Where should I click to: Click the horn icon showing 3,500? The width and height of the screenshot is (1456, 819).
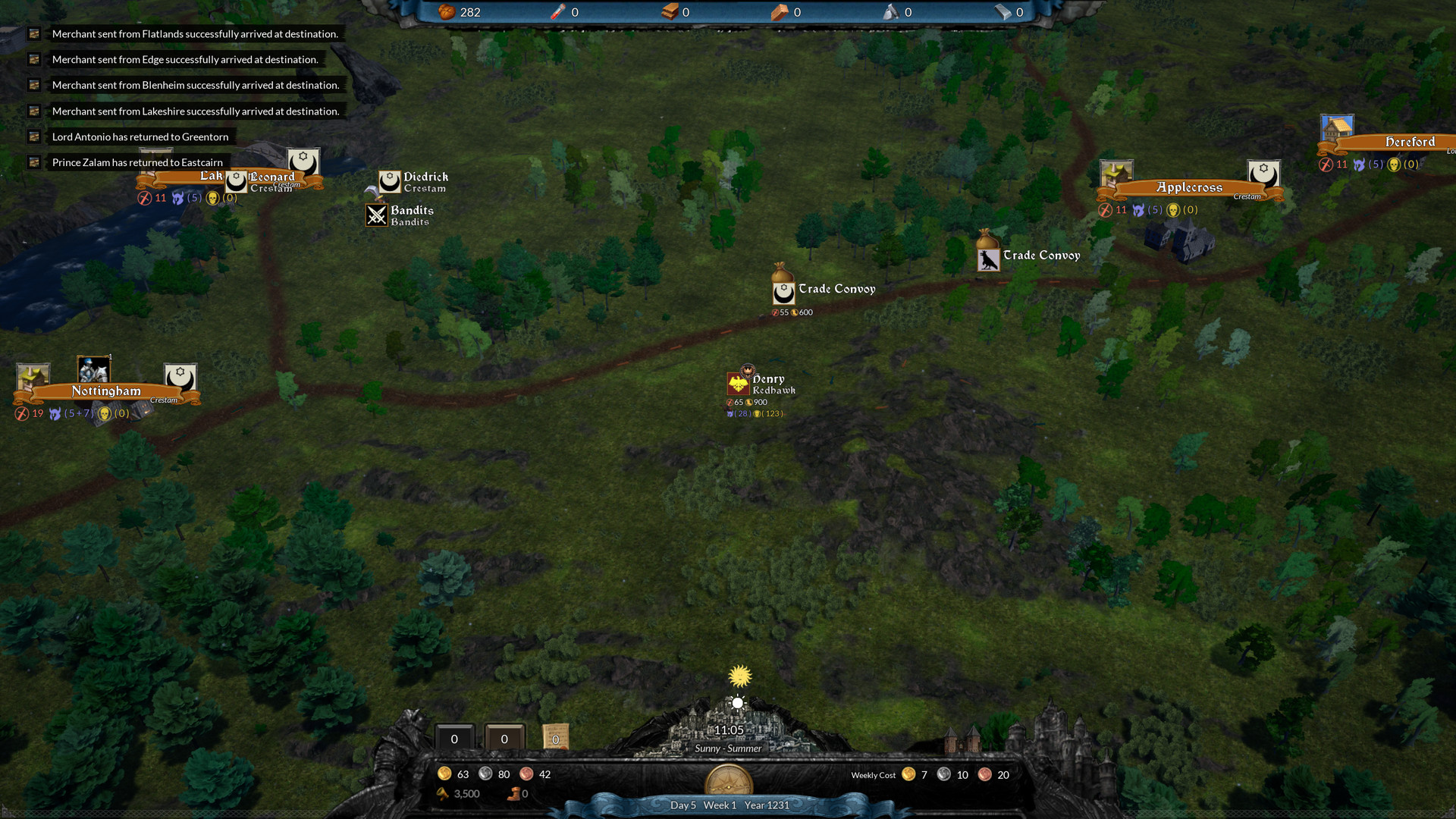[444, 793]
